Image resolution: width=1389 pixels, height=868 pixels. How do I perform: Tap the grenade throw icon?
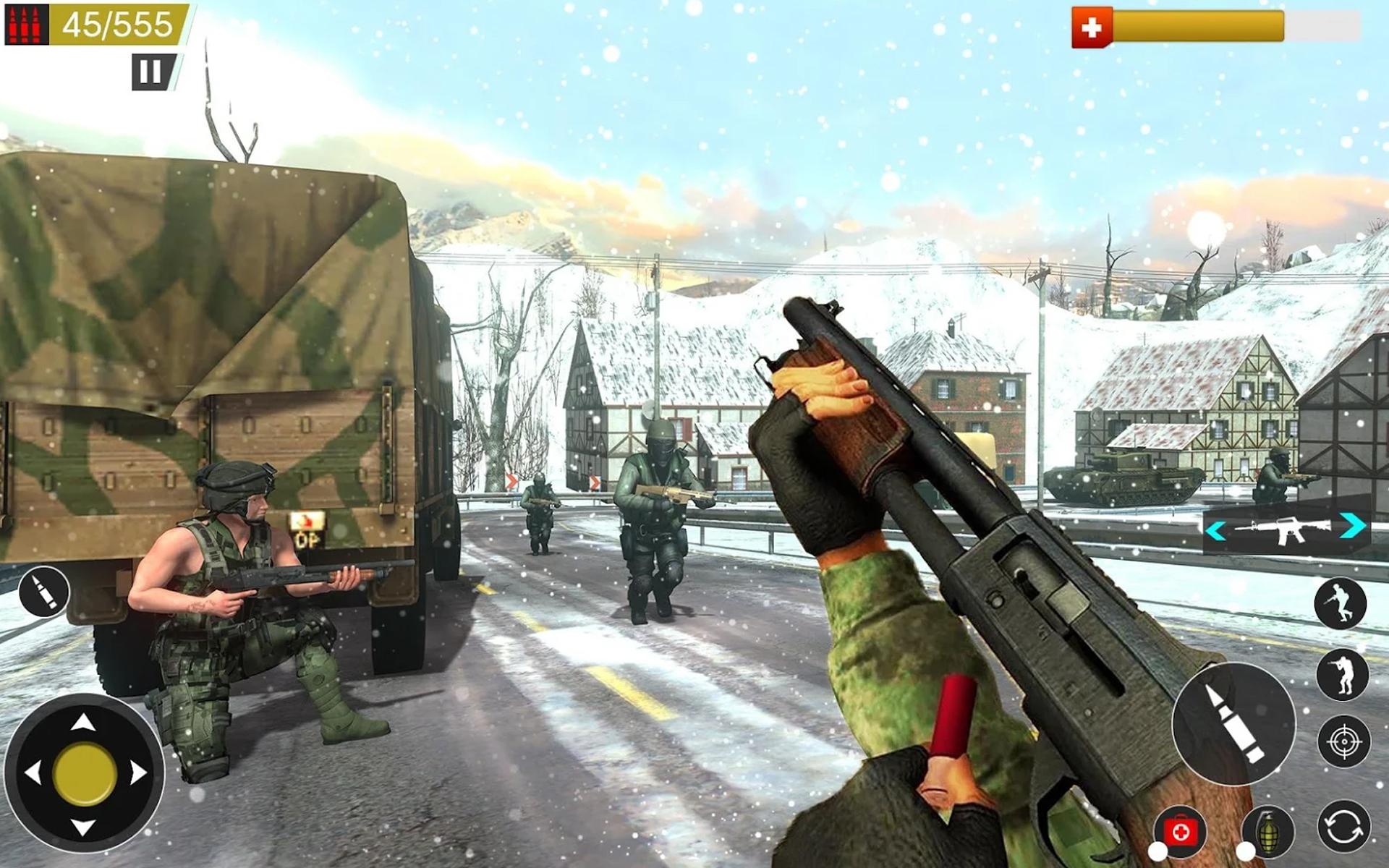(x=1269, y=832)
